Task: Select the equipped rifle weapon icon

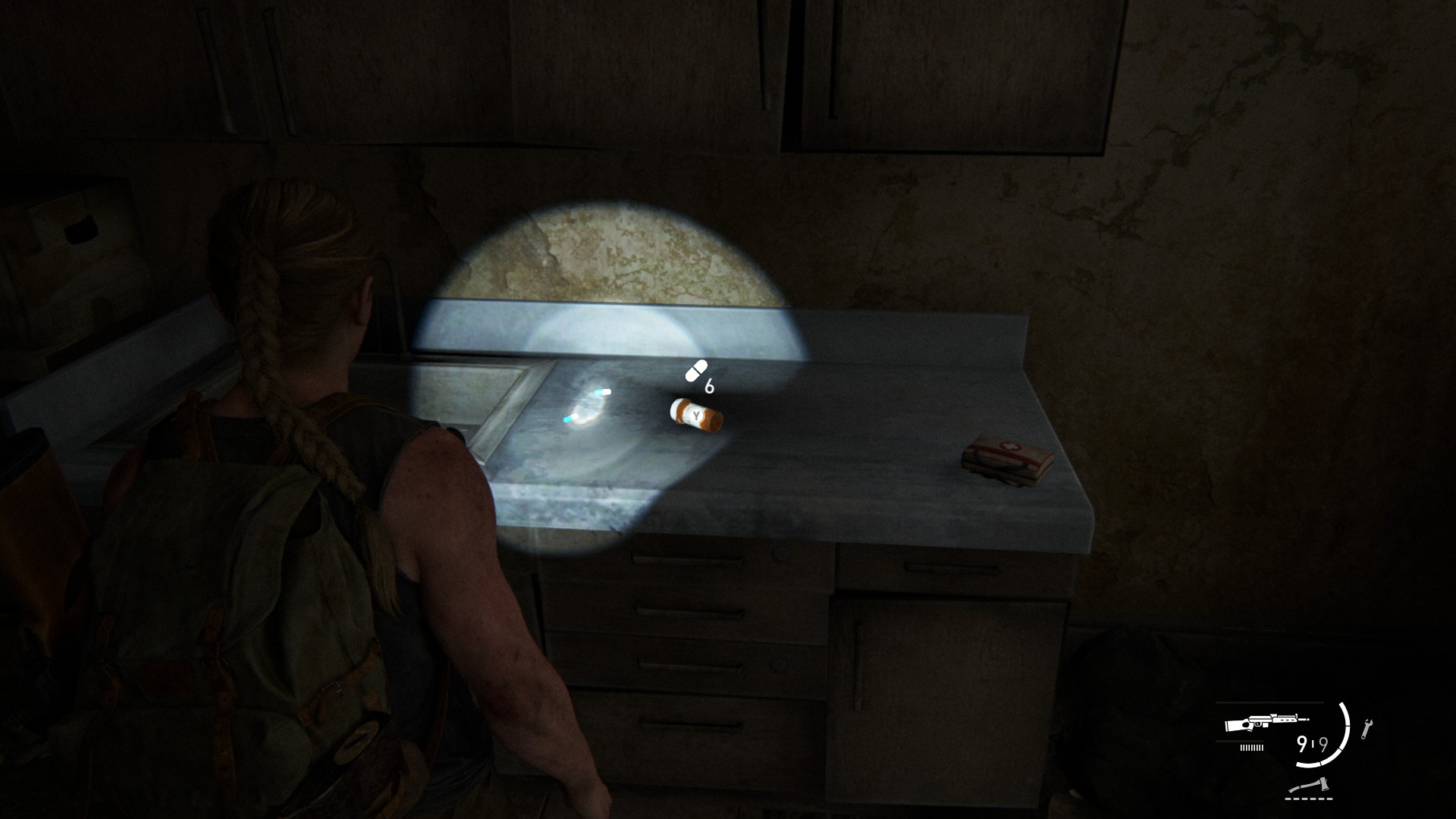Action: click(x=1266, y=723)
